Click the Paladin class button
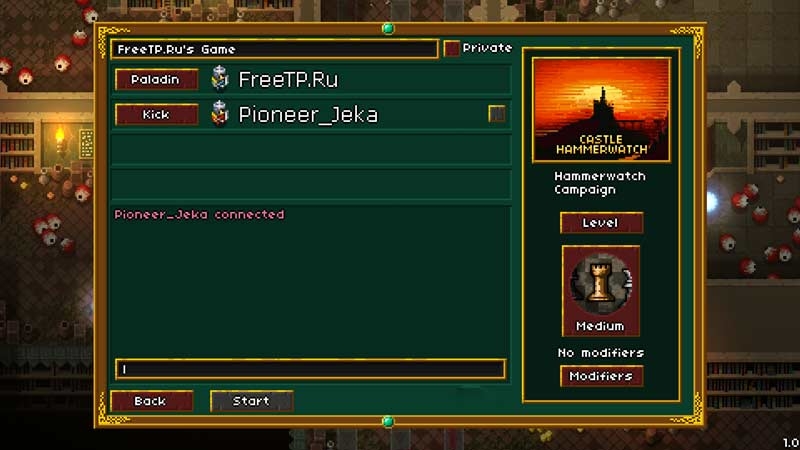800x450 pixels. pyautogui.click(x=155, y=80)
